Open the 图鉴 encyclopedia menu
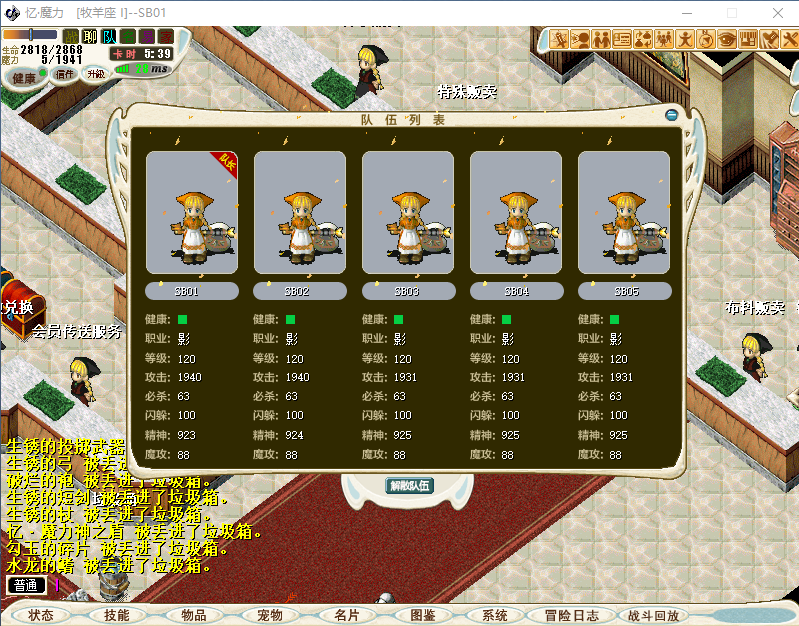 [422, 615]
